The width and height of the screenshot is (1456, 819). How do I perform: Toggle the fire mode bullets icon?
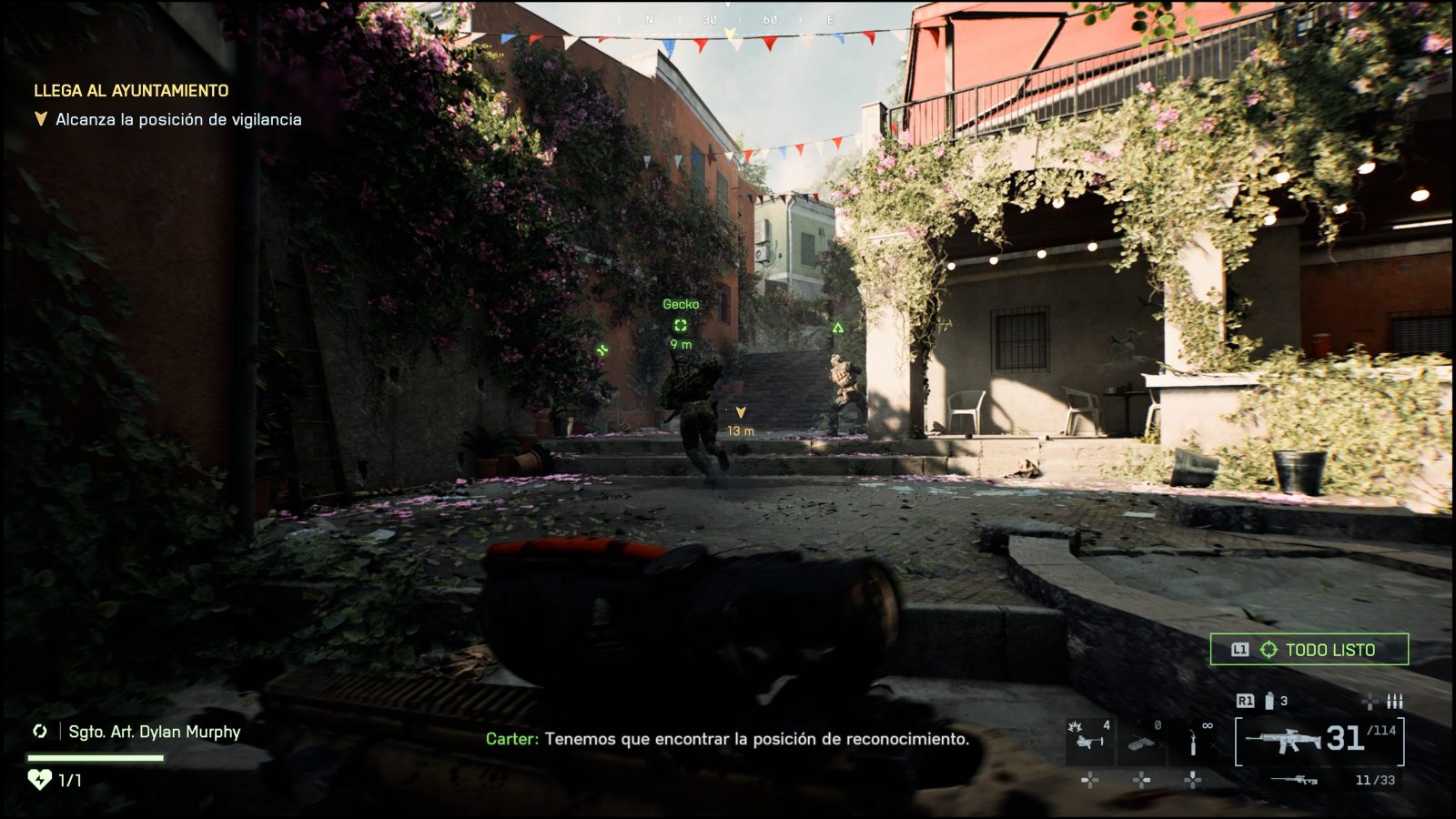[x=1394, y=701]
